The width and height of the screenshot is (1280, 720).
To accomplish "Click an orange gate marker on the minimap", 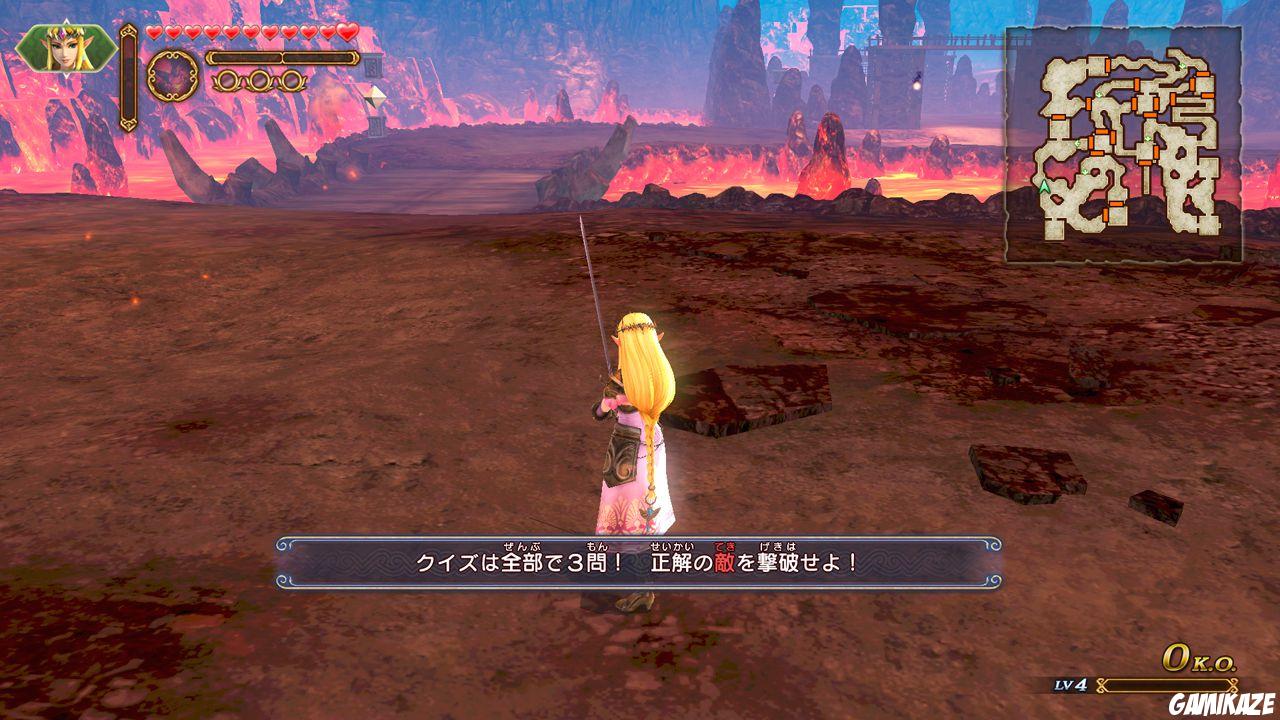I will (x=1108, y=65).
